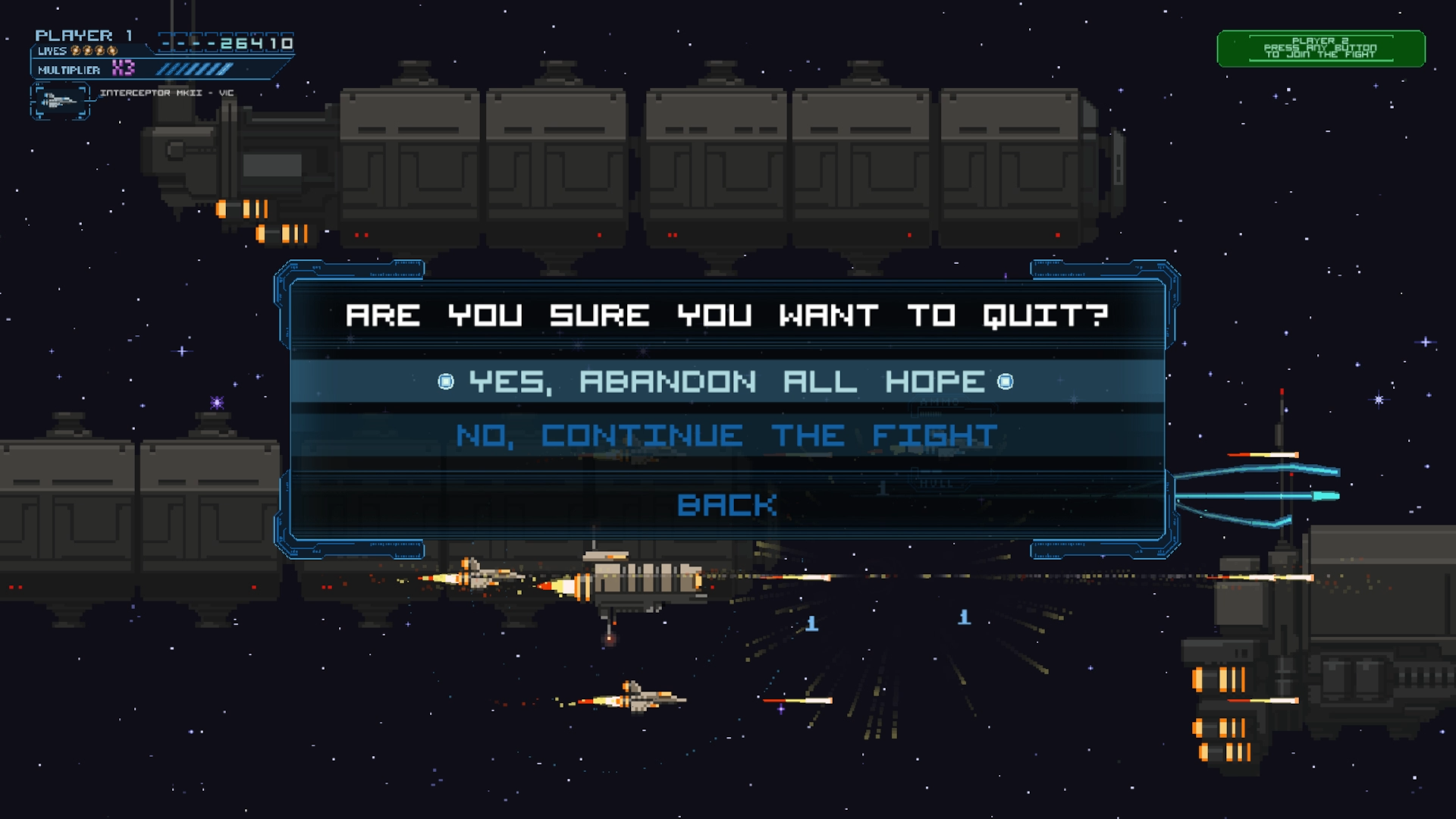Click the Interceptor MKII ship portrait icon
Screen dimensions: 1456x819
point(59,101)
